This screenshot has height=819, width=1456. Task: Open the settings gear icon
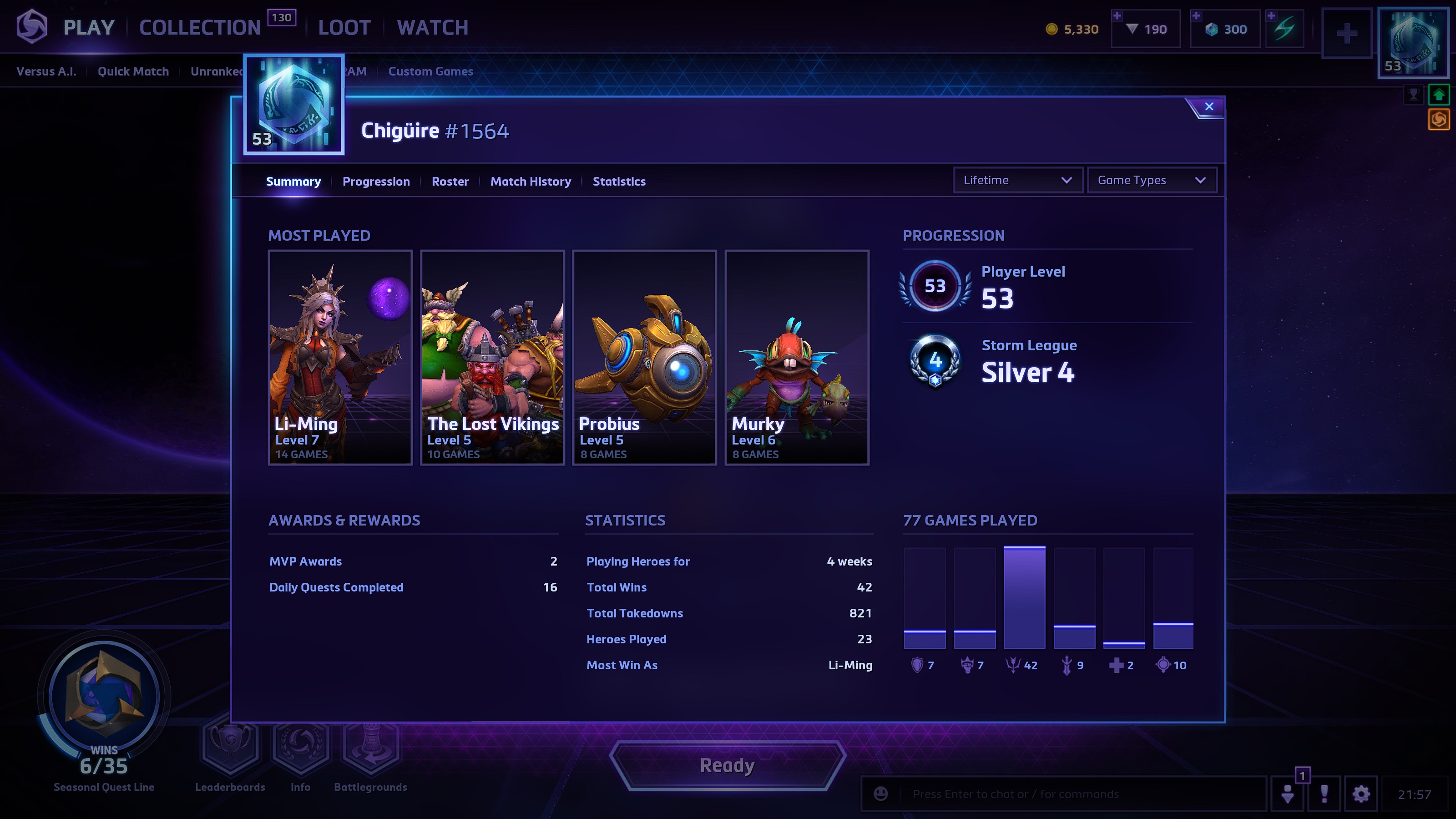1361,794
